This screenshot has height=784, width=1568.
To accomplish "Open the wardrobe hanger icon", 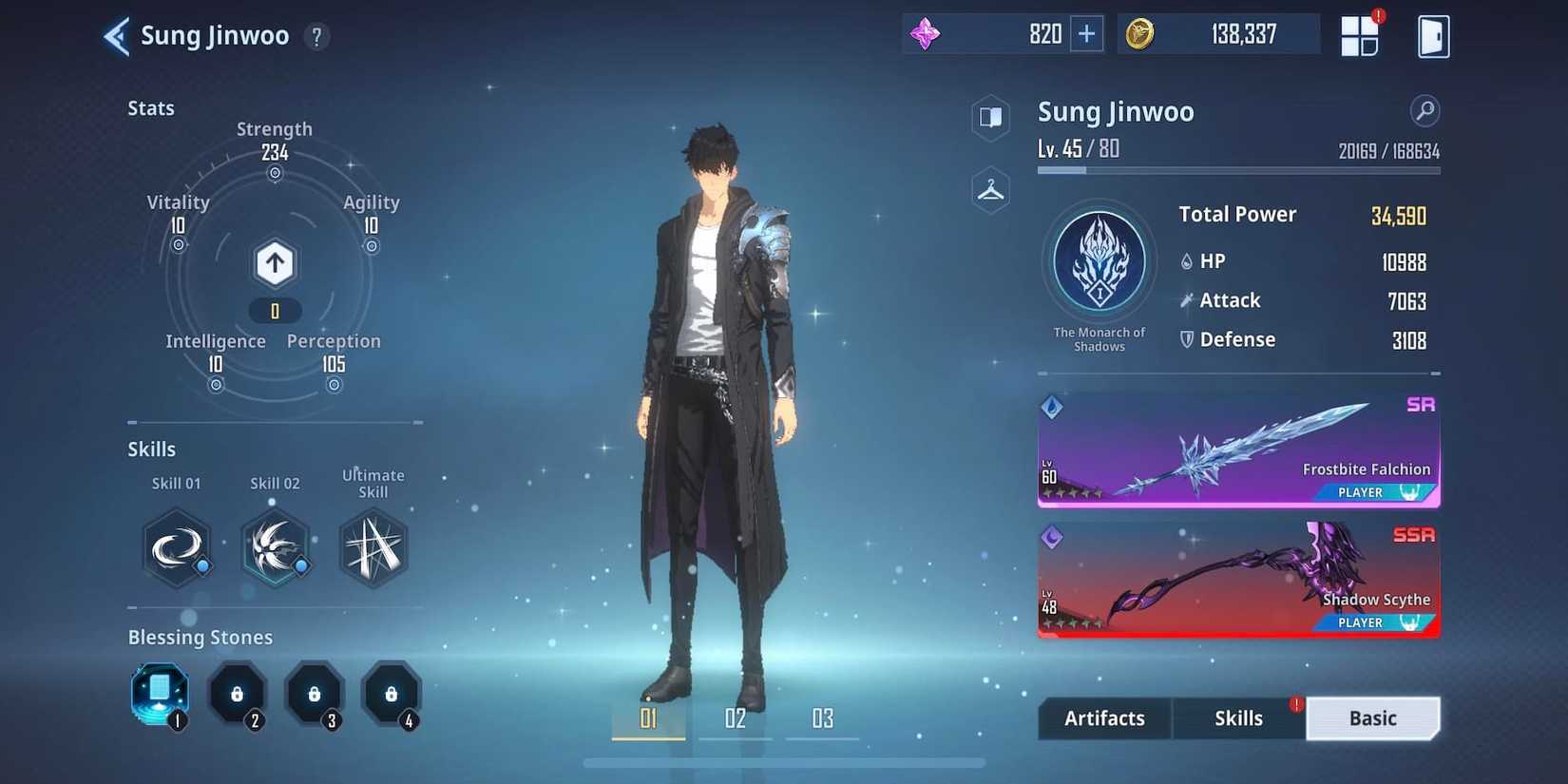I will click(989, 189).
